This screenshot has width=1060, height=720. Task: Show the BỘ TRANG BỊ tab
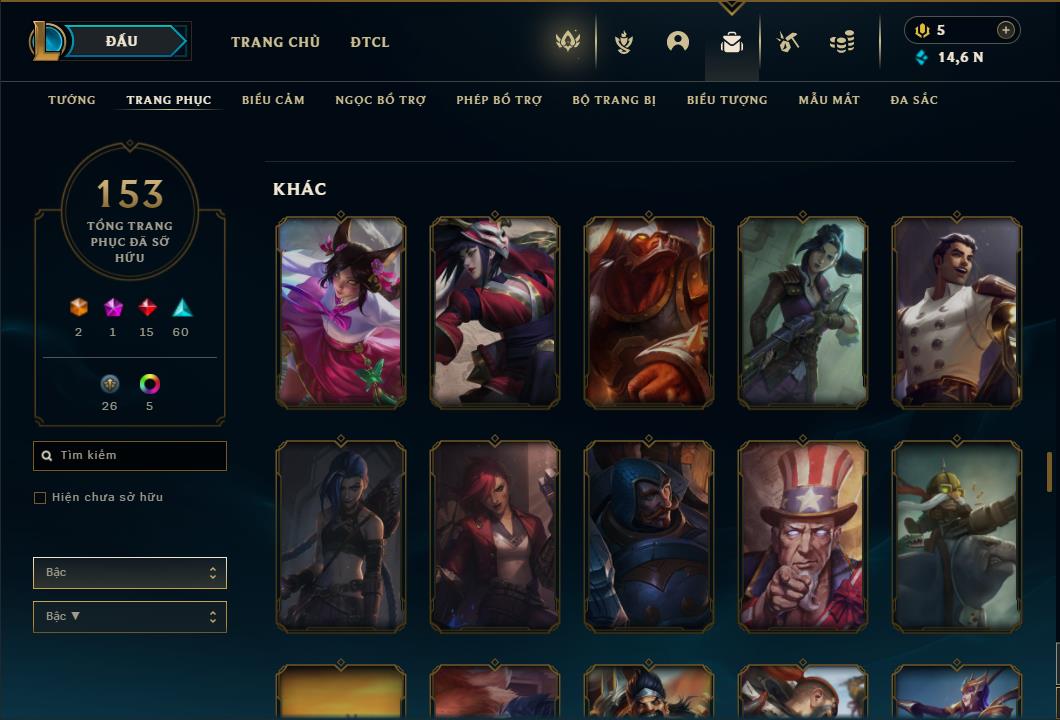click(614, 100)
